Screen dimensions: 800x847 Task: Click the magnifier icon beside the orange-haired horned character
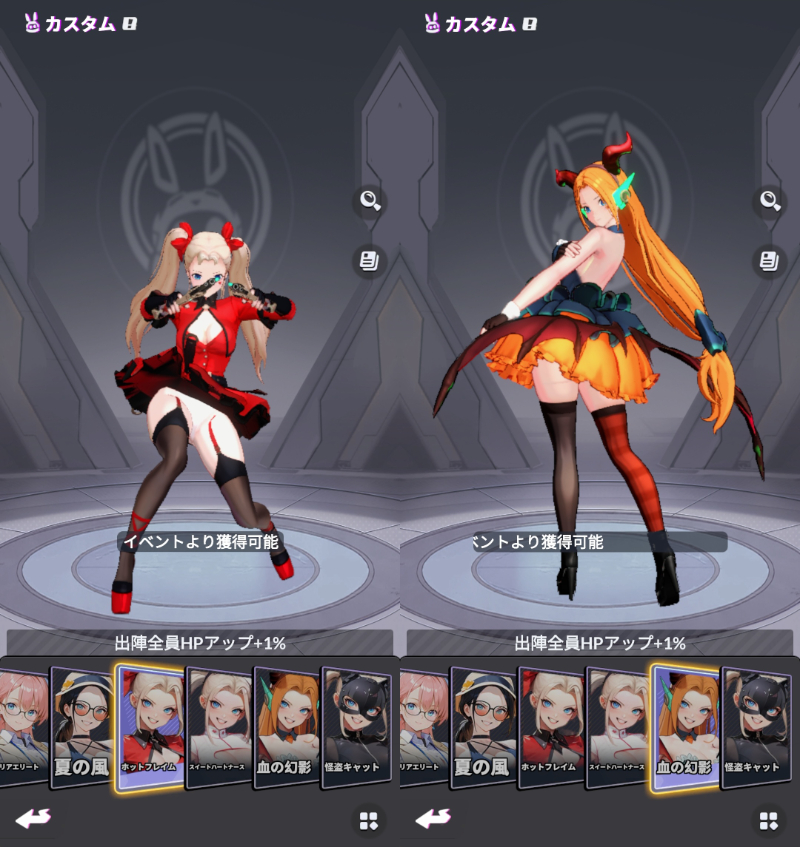pos(769,201)
